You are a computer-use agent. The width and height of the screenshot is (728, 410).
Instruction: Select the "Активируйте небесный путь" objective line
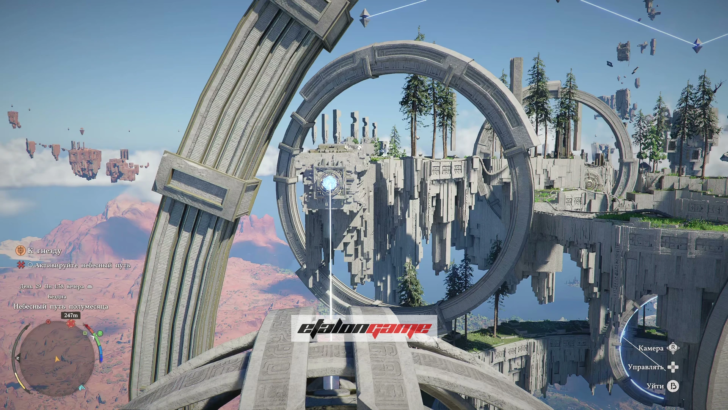pos(73,267)
